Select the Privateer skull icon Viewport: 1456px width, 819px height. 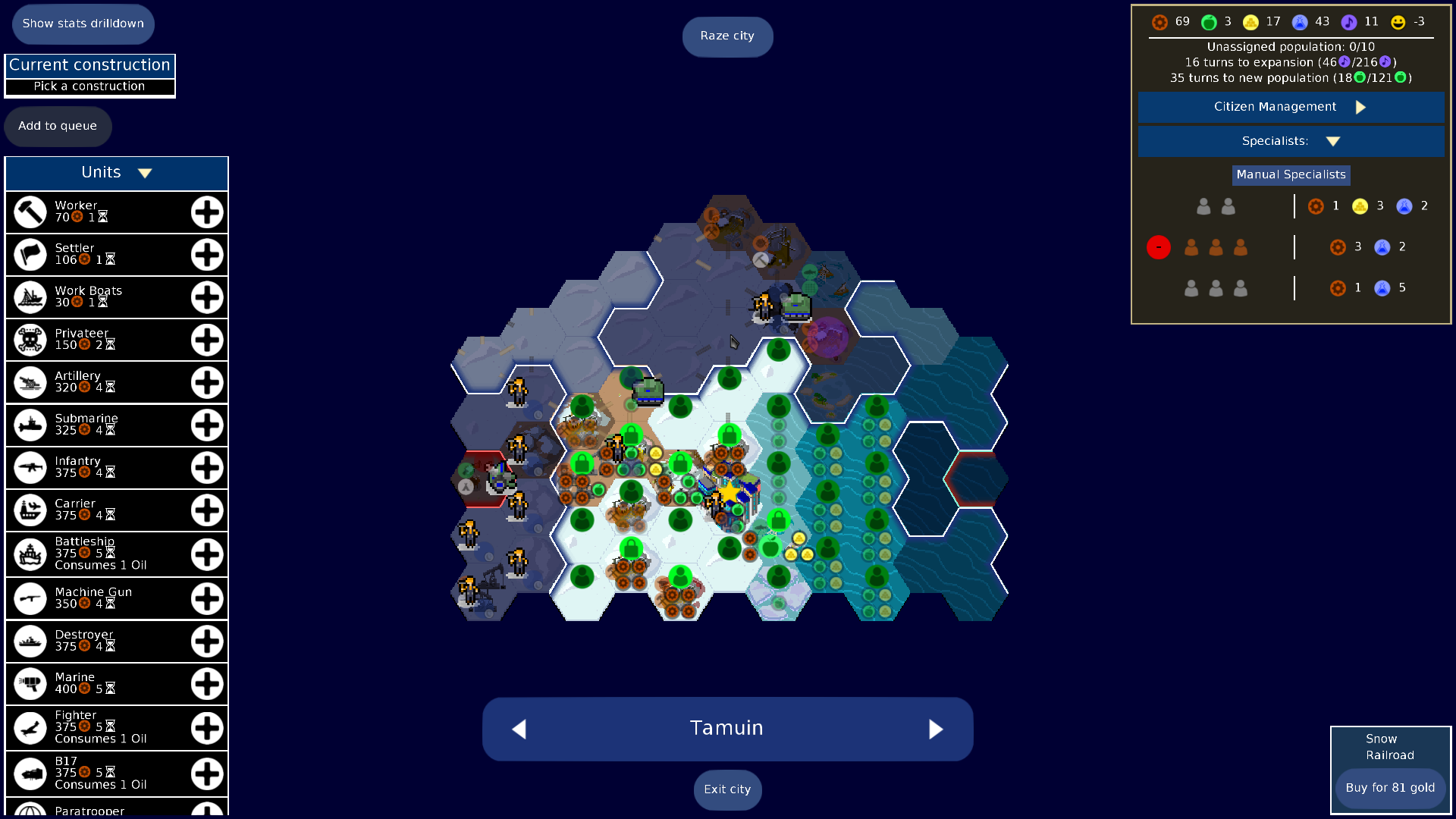click(x=30, y=339)
